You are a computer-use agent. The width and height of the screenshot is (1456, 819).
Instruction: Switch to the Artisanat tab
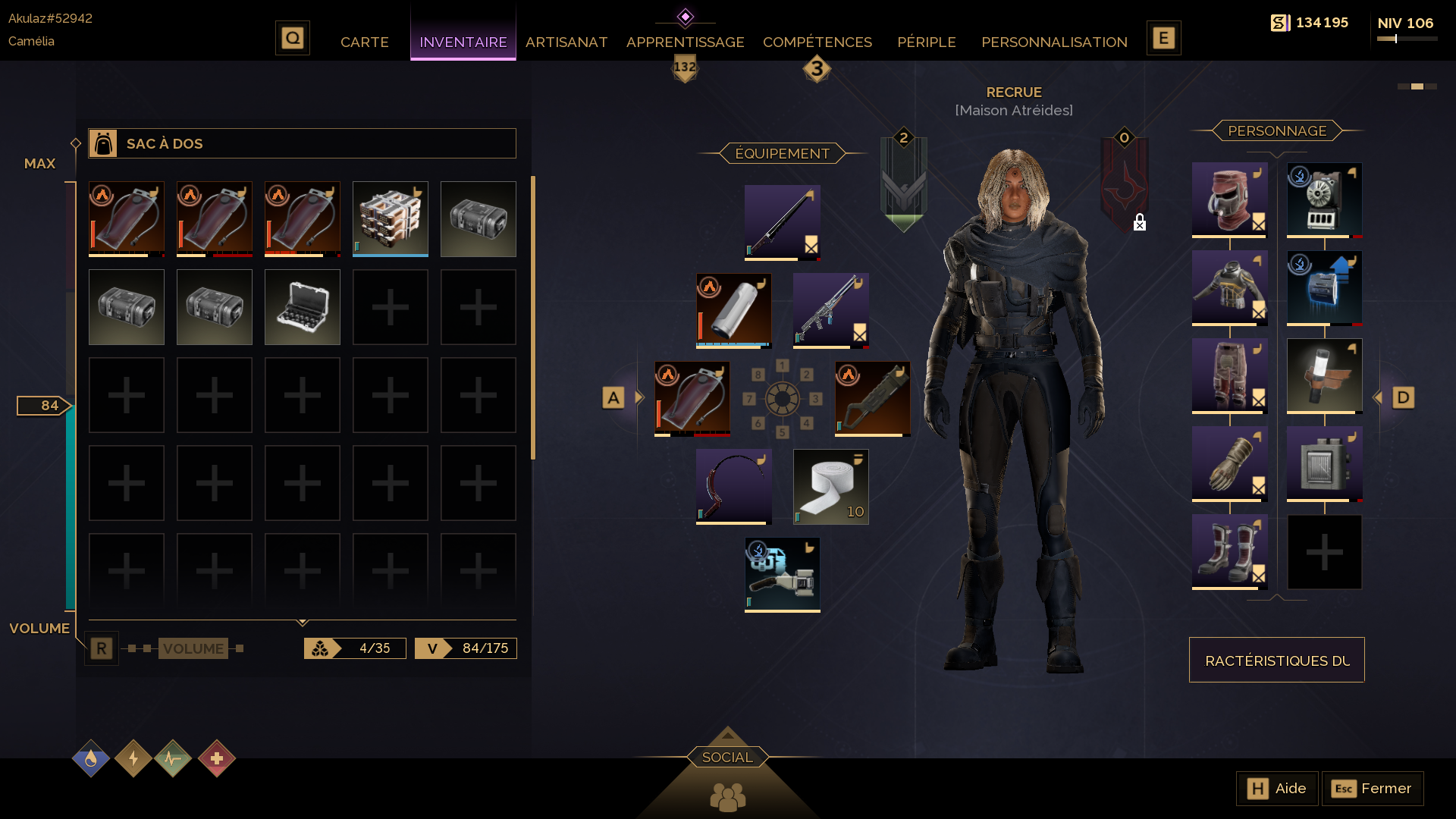click(566, 42)
